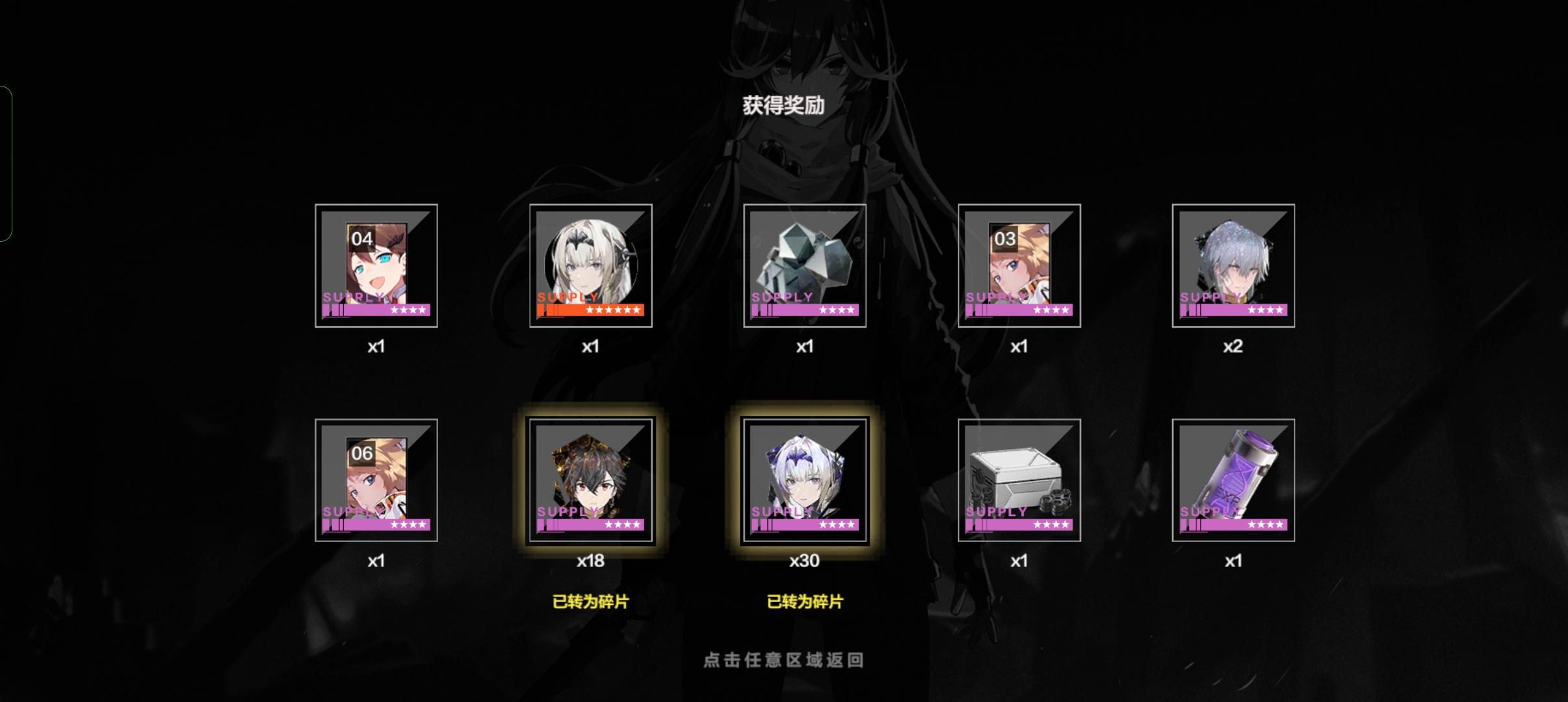
Task: Tap "点击任意区域返回" to go back
Action: pos(783,658)
